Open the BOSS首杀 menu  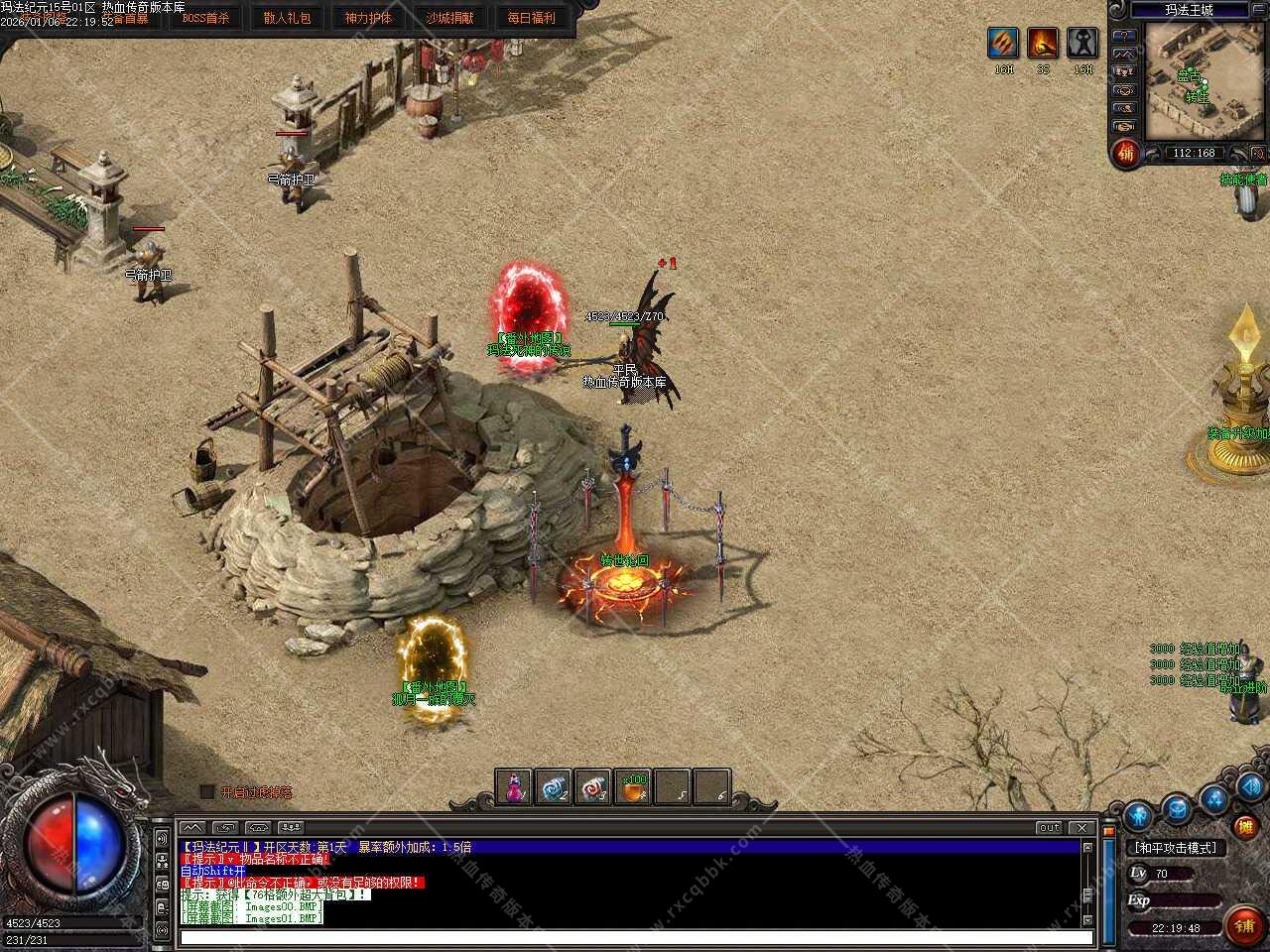click(x=205, y=18)
